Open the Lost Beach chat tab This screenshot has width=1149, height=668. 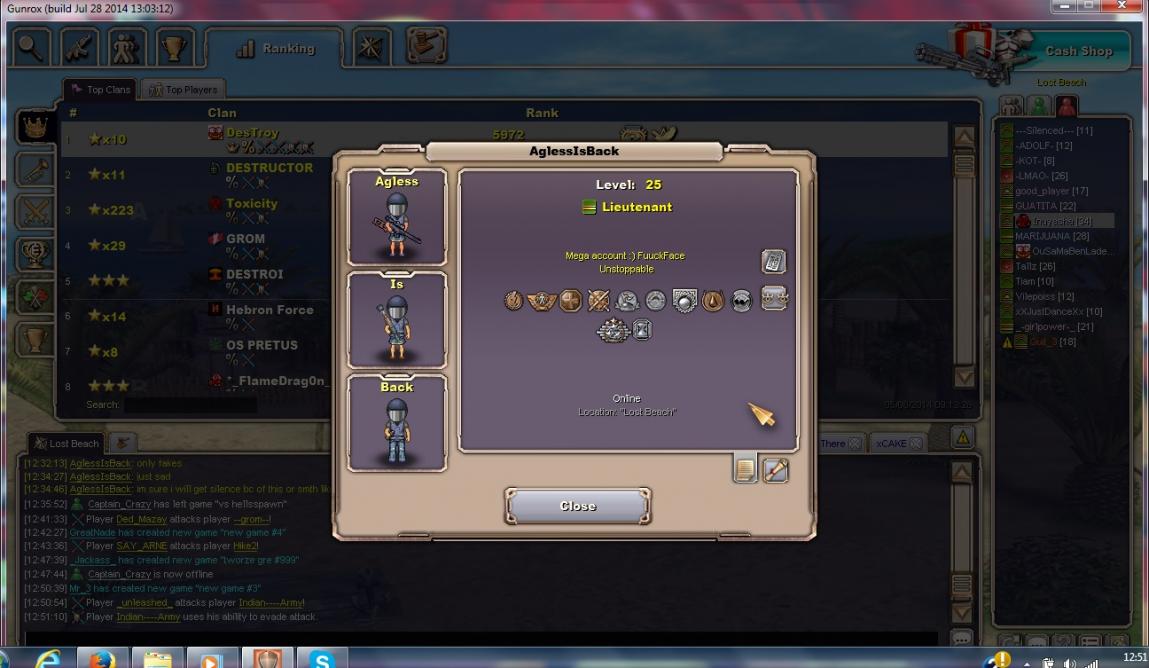click(67, 443)
